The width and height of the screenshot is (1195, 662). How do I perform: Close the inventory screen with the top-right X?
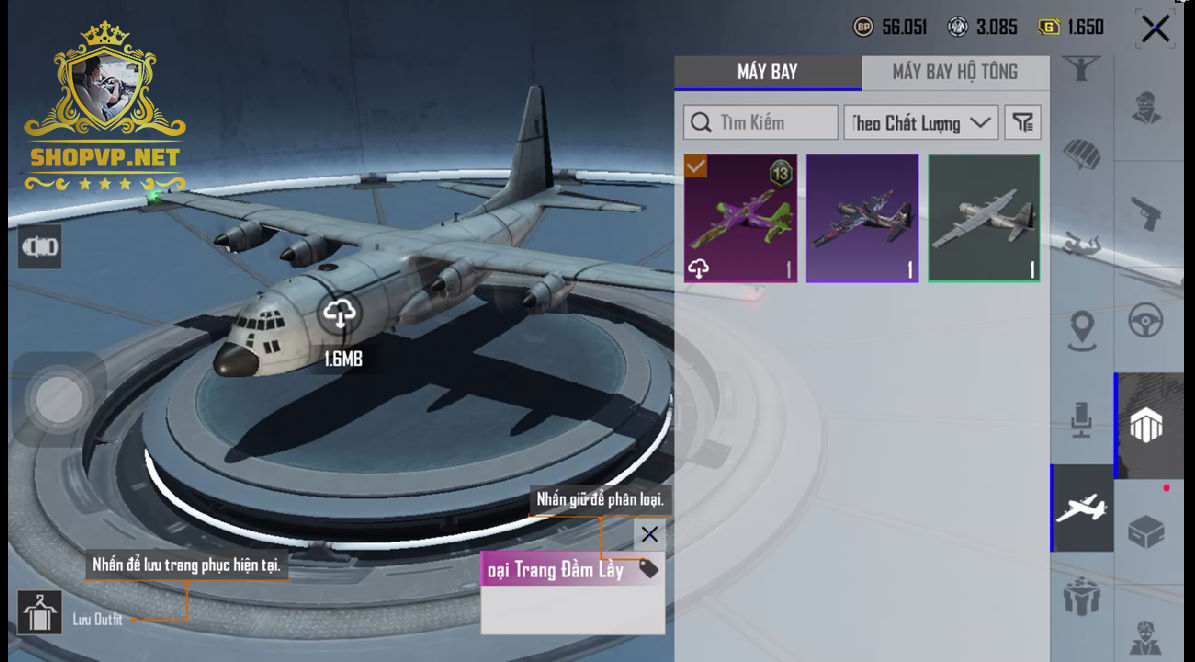[1155, 29]
